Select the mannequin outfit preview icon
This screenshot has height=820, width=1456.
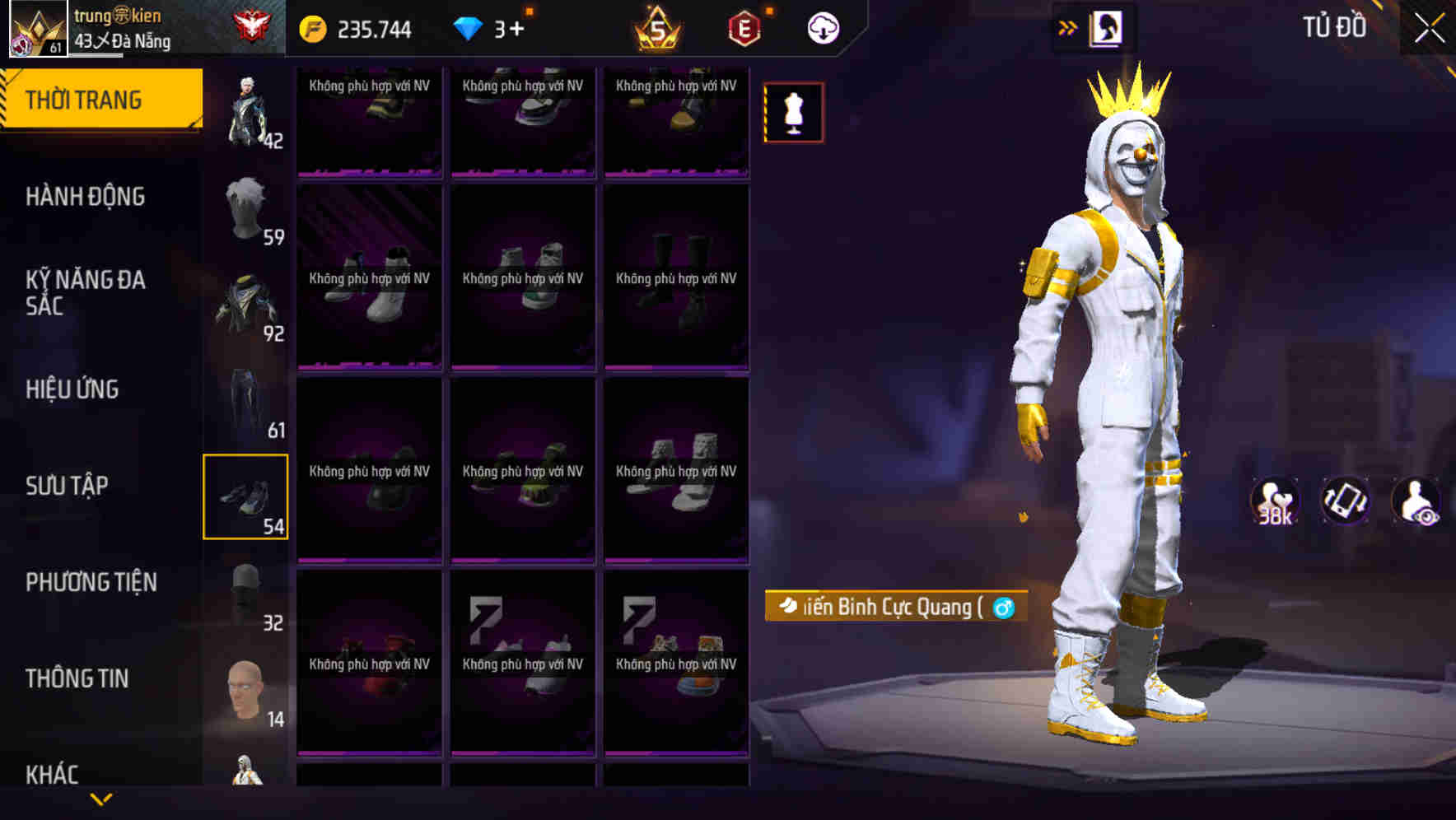click(x=792, y=113)
